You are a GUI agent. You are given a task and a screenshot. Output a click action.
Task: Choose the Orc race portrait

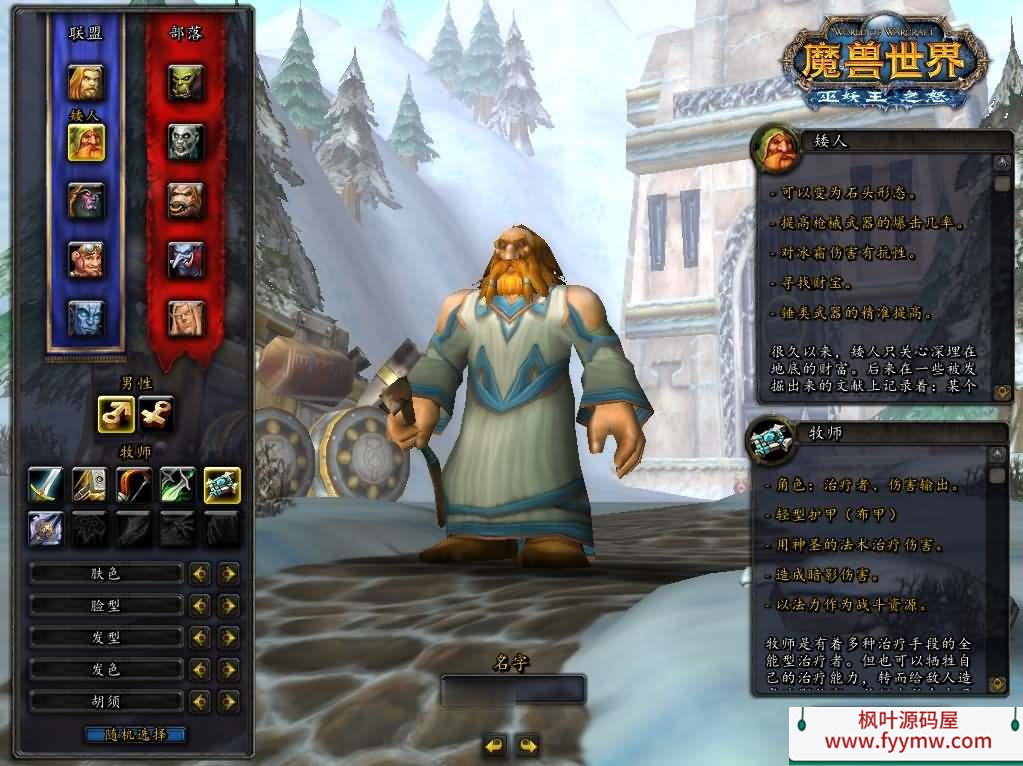click(185, 82)
